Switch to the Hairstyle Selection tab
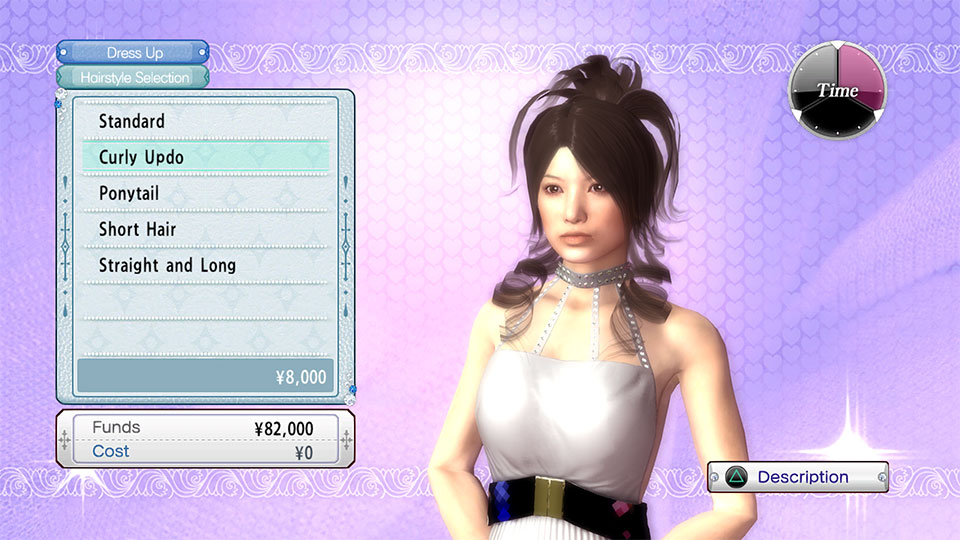960x540 pixels. tap(134, 77)
